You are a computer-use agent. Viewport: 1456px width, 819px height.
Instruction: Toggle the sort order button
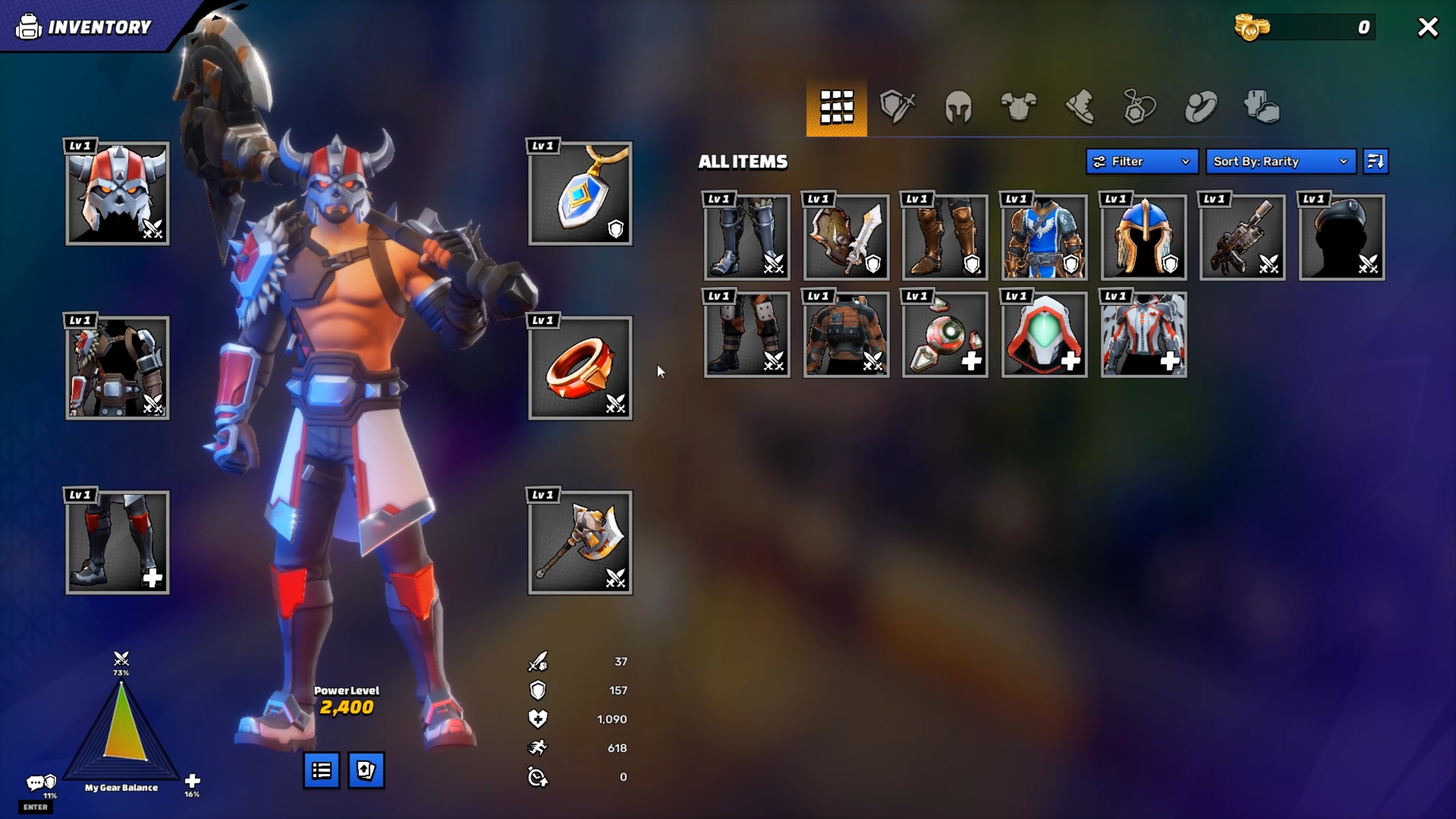click(x=1375, y=162)
